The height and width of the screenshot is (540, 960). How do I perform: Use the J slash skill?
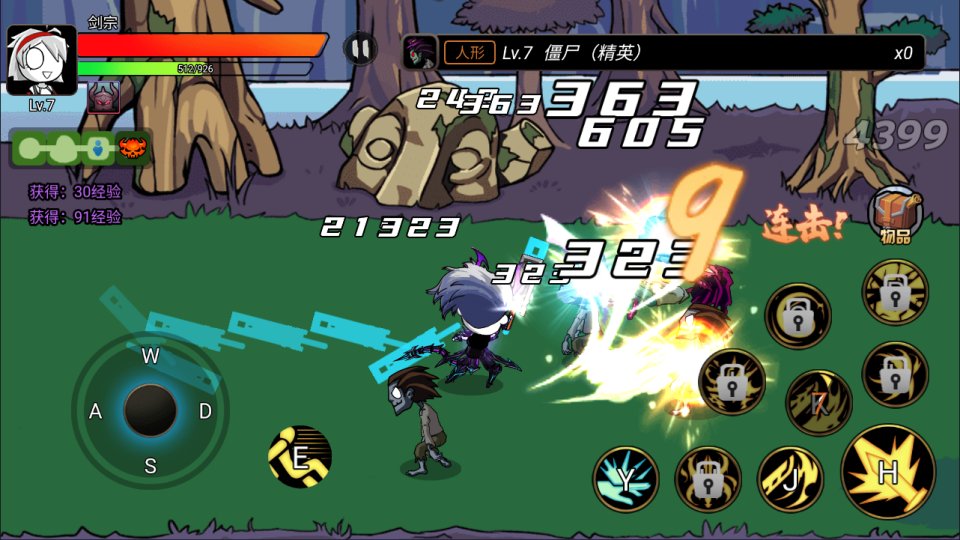pyautogui.click(x=790, y=479)
